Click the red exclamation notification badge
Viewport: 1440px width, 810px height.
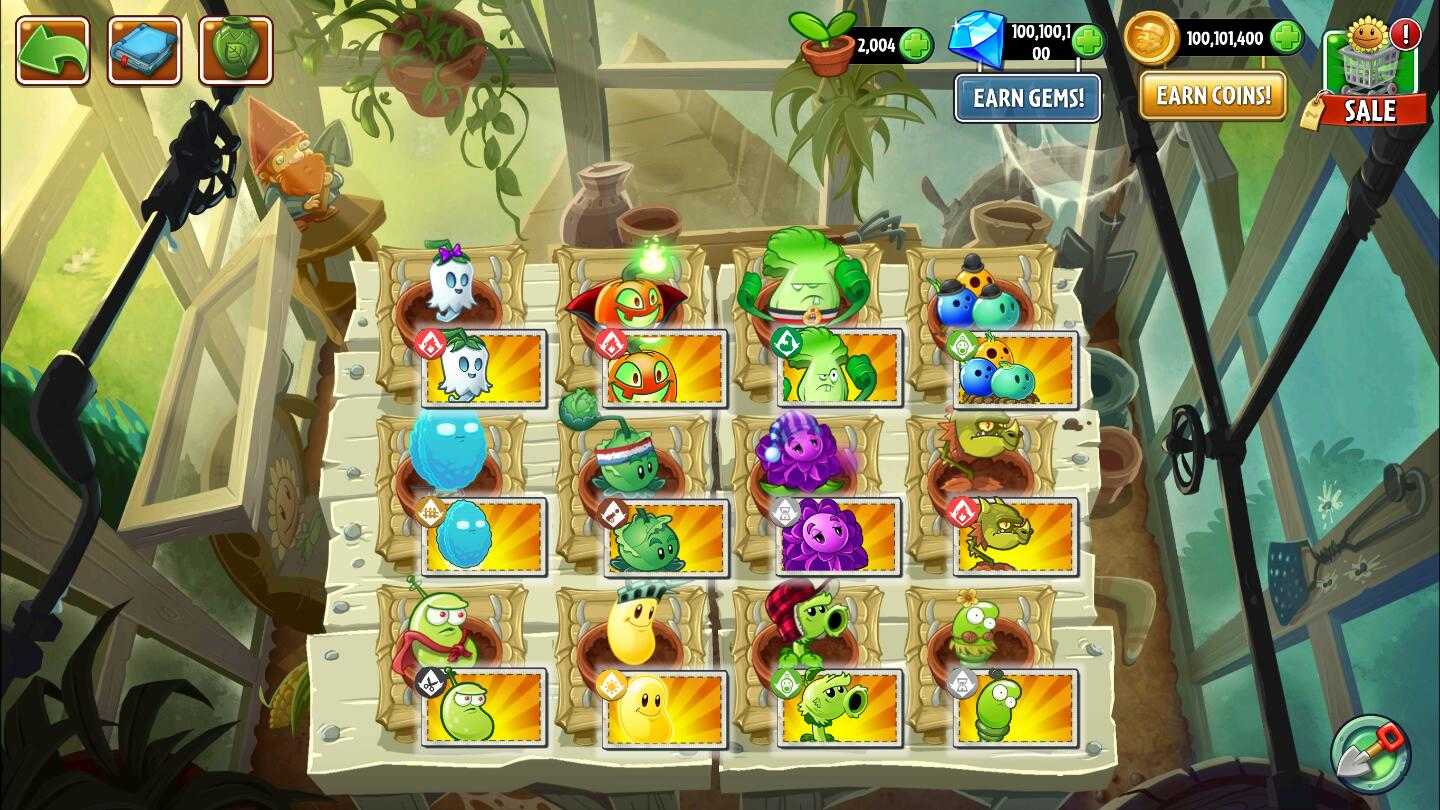(x=1406, y=36)
